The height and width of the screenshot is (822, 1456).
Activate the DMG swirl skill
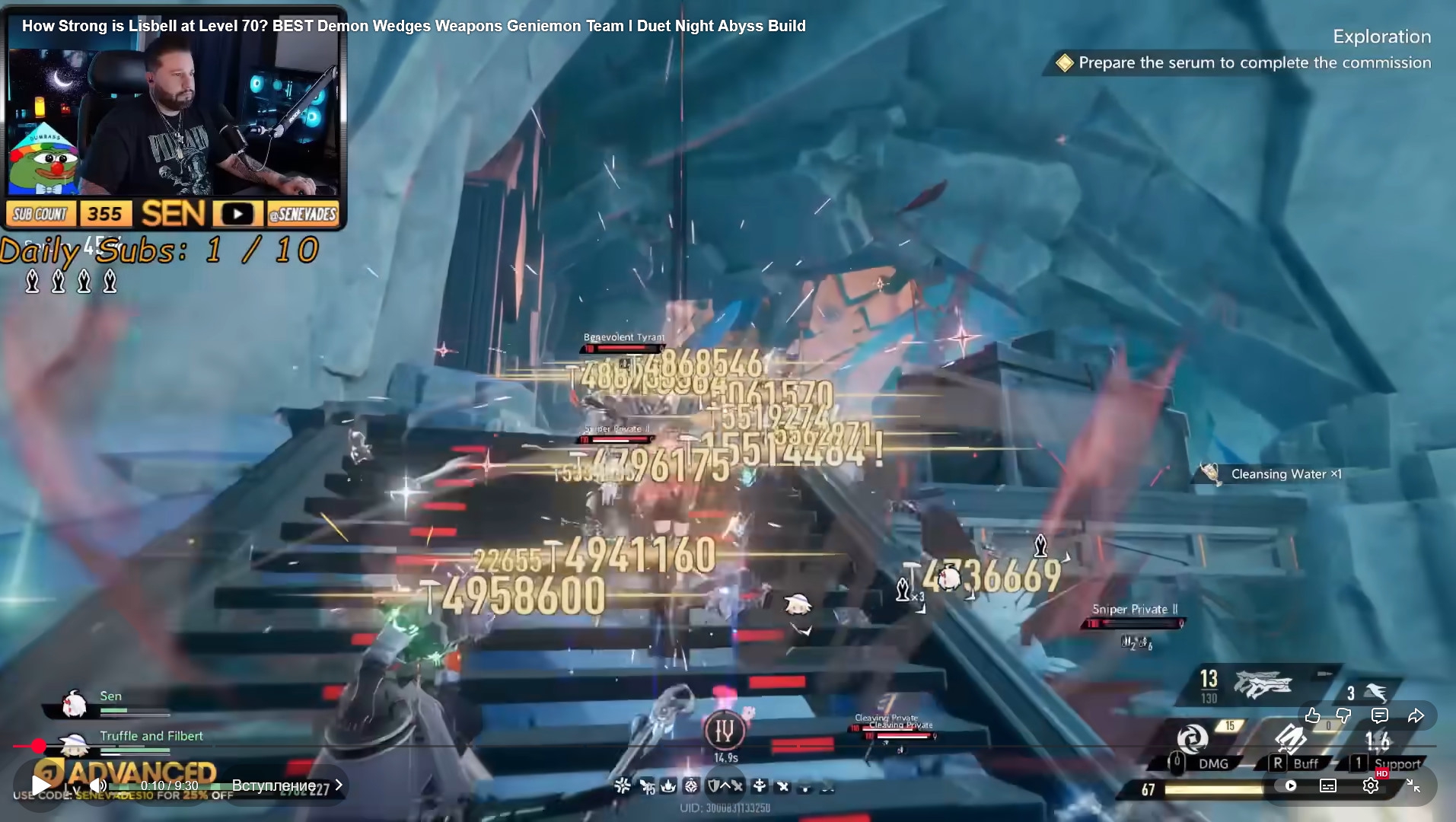pos(1192,738)
